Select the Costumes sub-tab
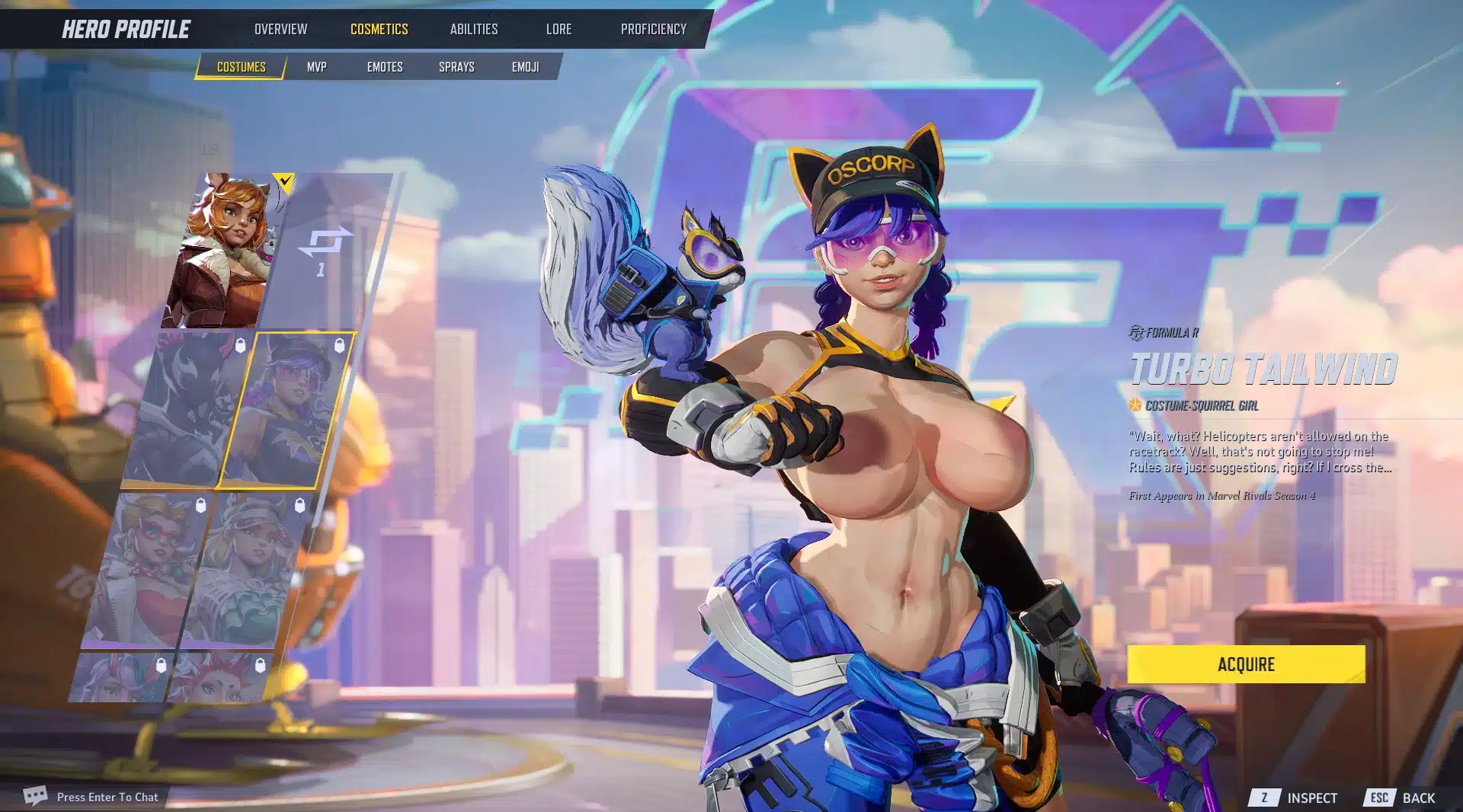The height and width of the screenshot is (812, 1463). (x=241, y=67)
